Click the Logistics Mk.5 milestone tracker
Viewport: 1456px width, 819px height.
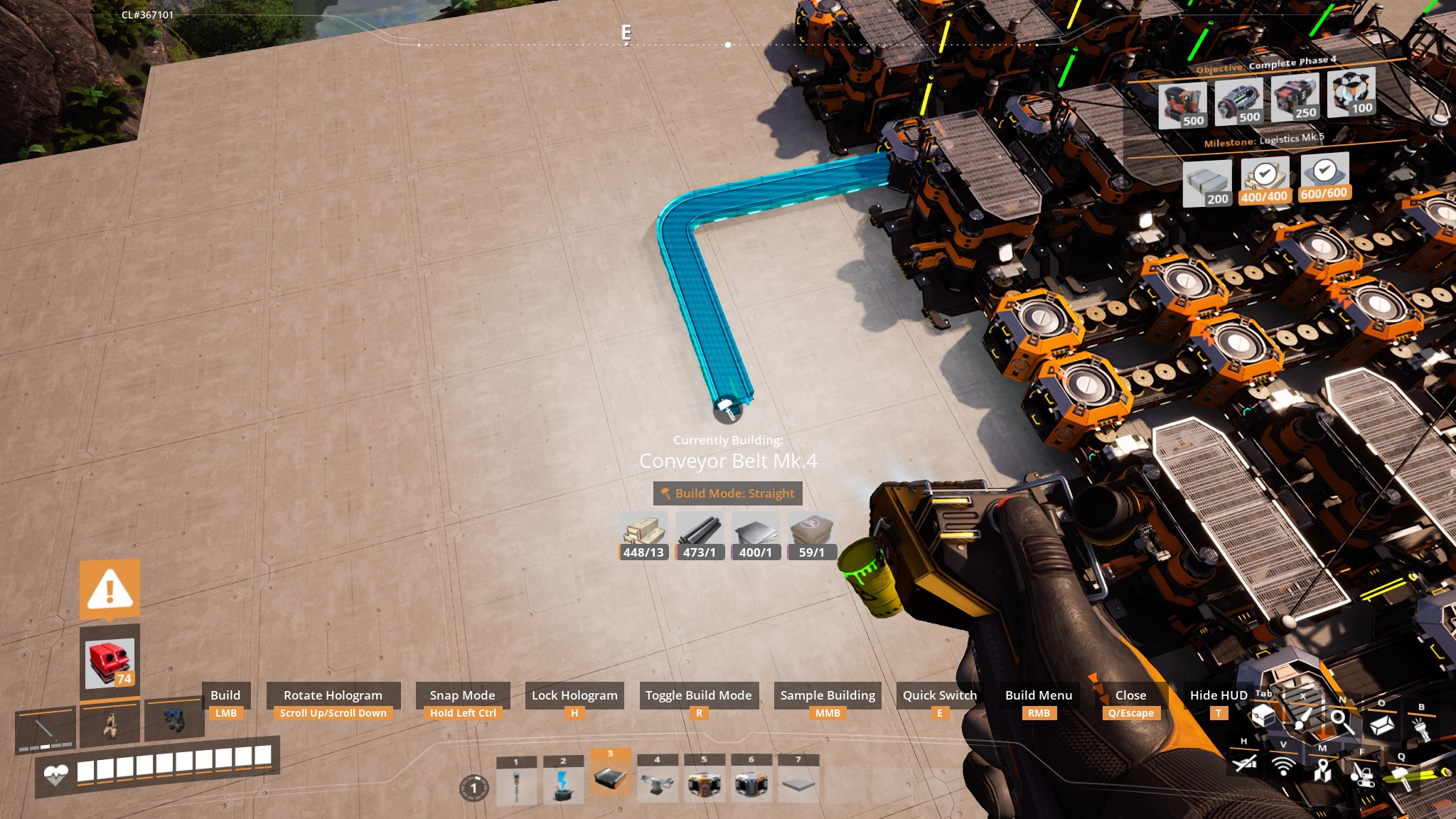[x=1263, y=141]
